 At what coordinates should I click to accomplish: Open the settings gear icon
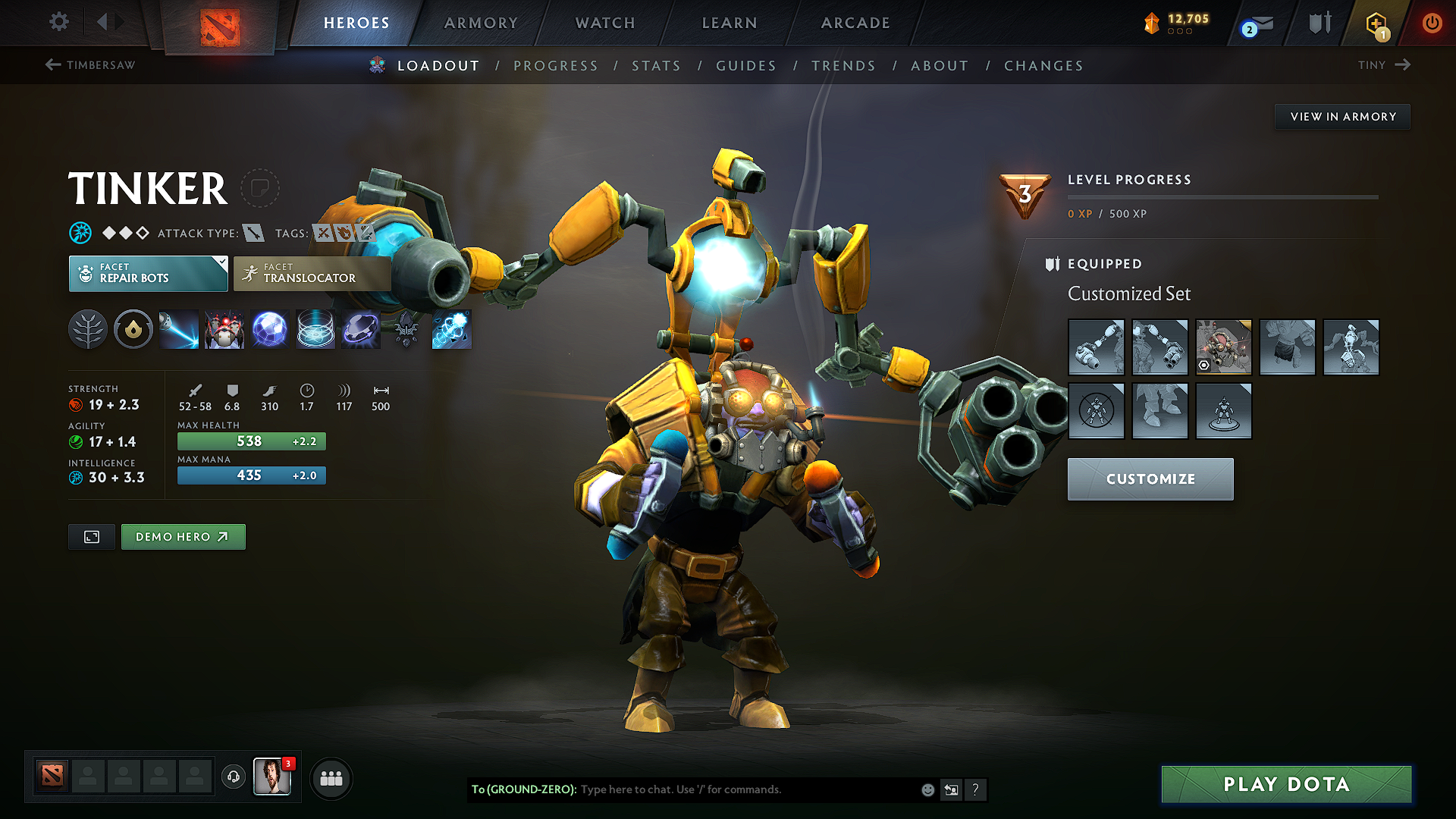tap(58, 23)
